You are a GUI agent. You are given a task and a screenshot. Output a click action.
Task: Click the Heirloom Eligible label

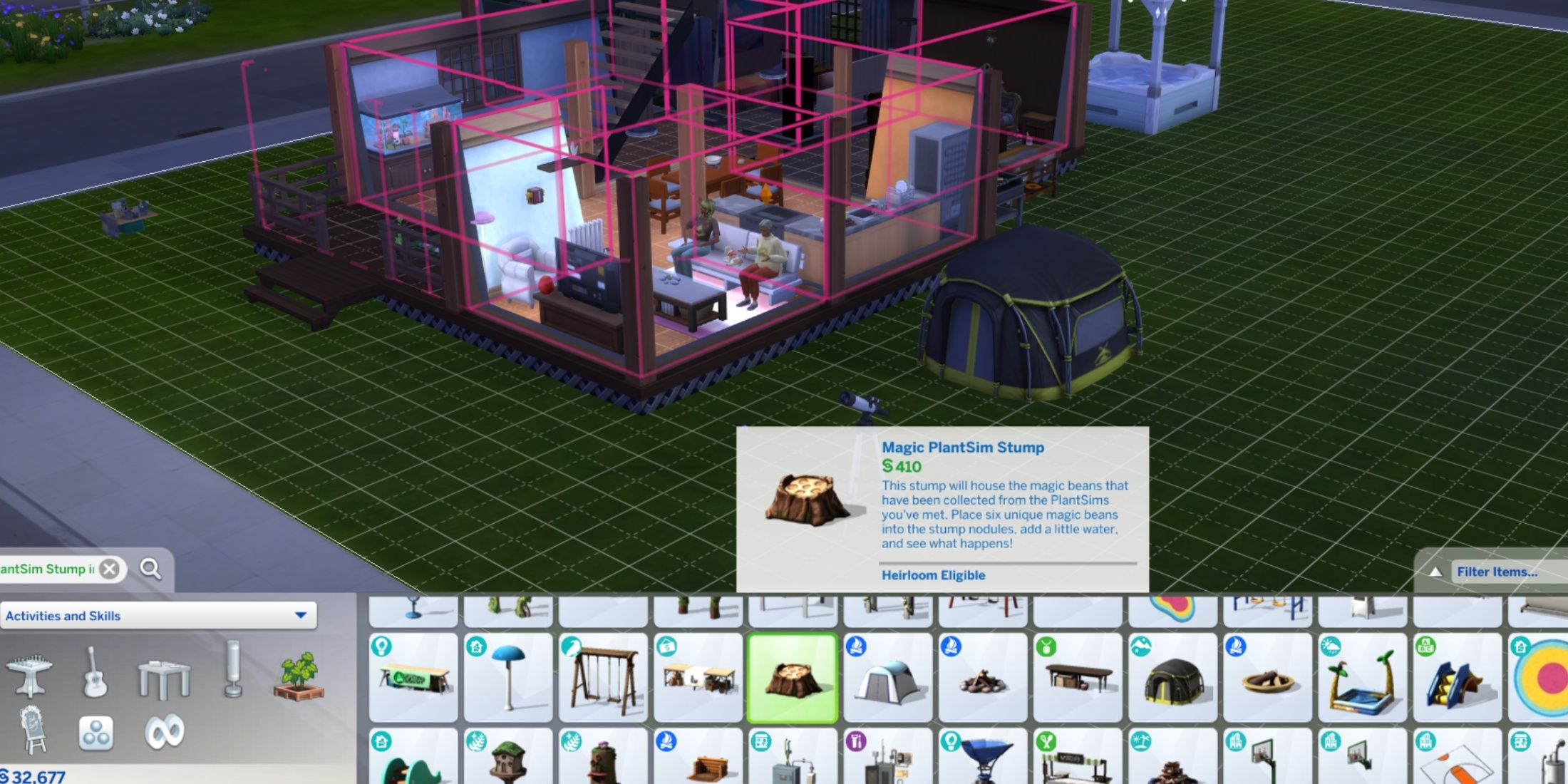click(934, 575)
